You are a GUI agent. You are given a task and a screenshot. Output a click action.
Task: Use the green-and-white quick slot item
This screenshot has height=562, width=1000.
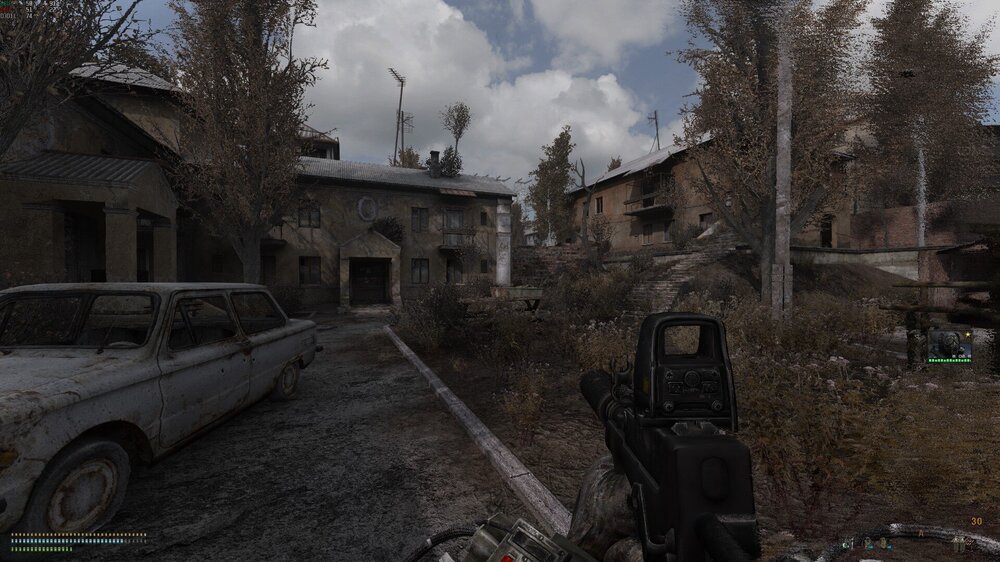tap(847, 544)
